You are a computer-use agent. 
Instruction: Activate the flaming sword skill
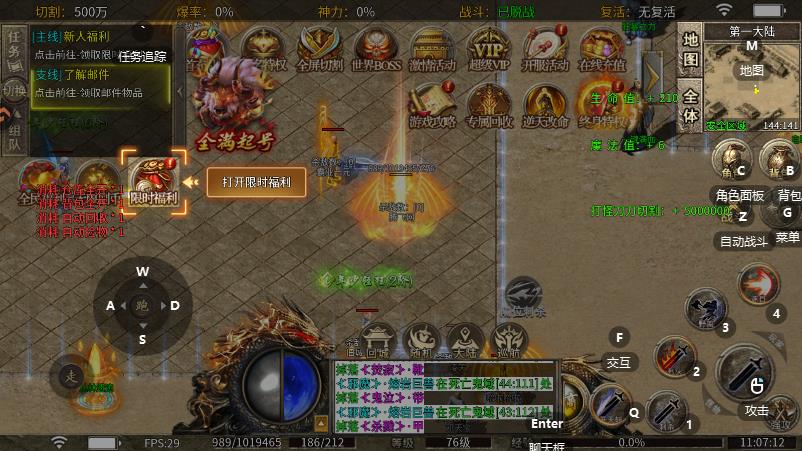[674, 356]
